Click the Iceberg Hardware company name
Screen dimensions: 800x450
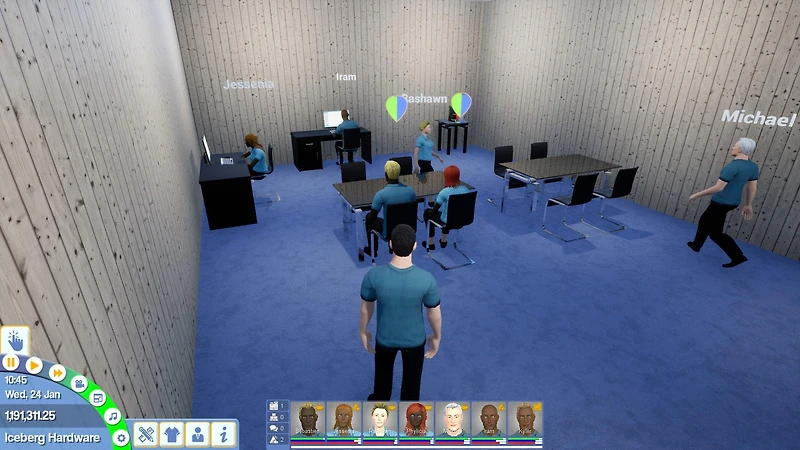(x=52, y=438)
